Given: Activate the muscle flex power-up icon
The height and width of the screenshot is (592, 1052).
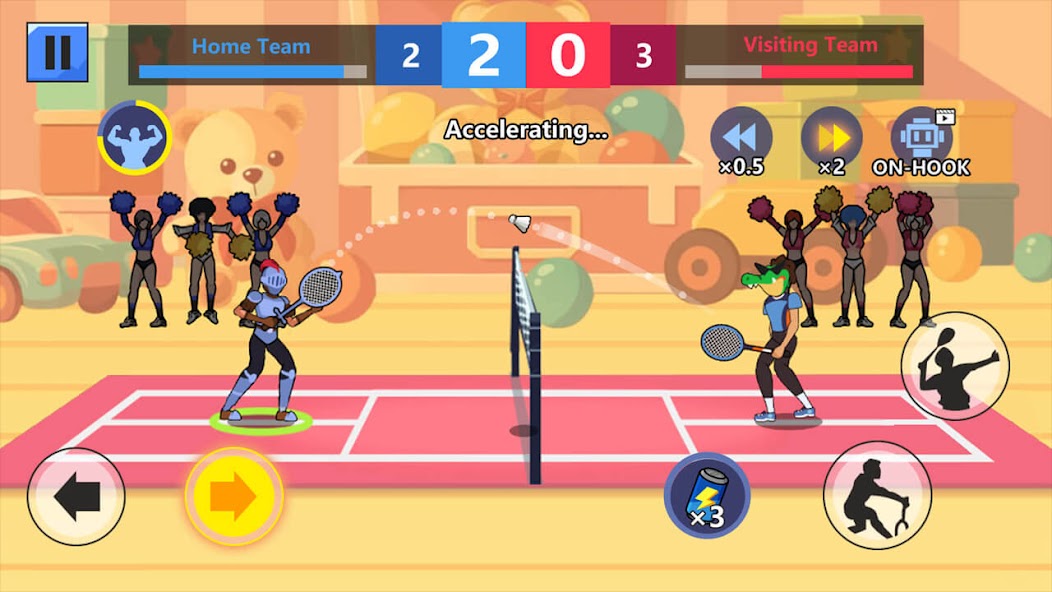Looking at the screenshot, I should [x=134, y=138].
